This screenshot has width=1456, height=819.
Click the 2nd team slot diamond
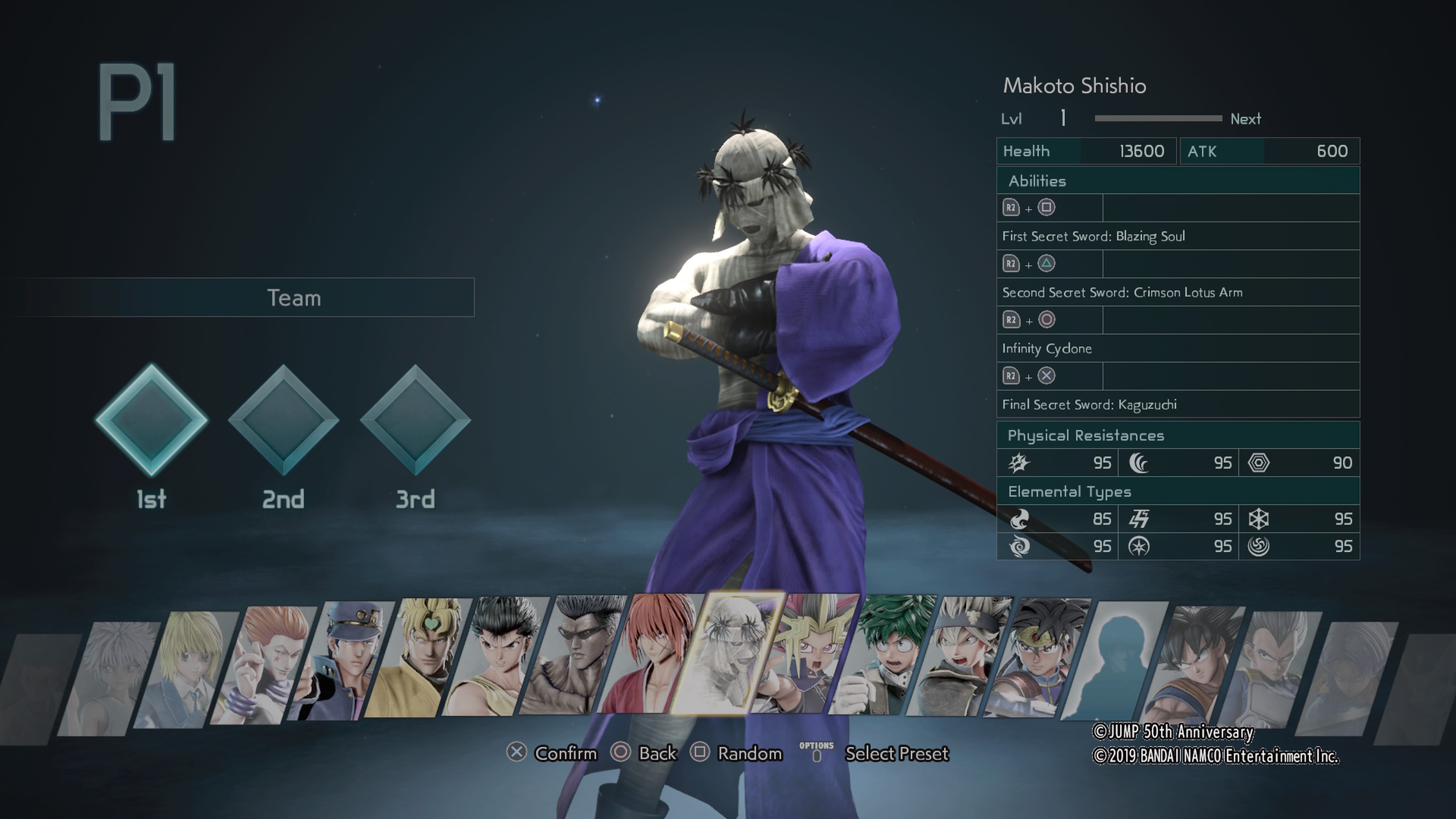(x=284, y=421)
